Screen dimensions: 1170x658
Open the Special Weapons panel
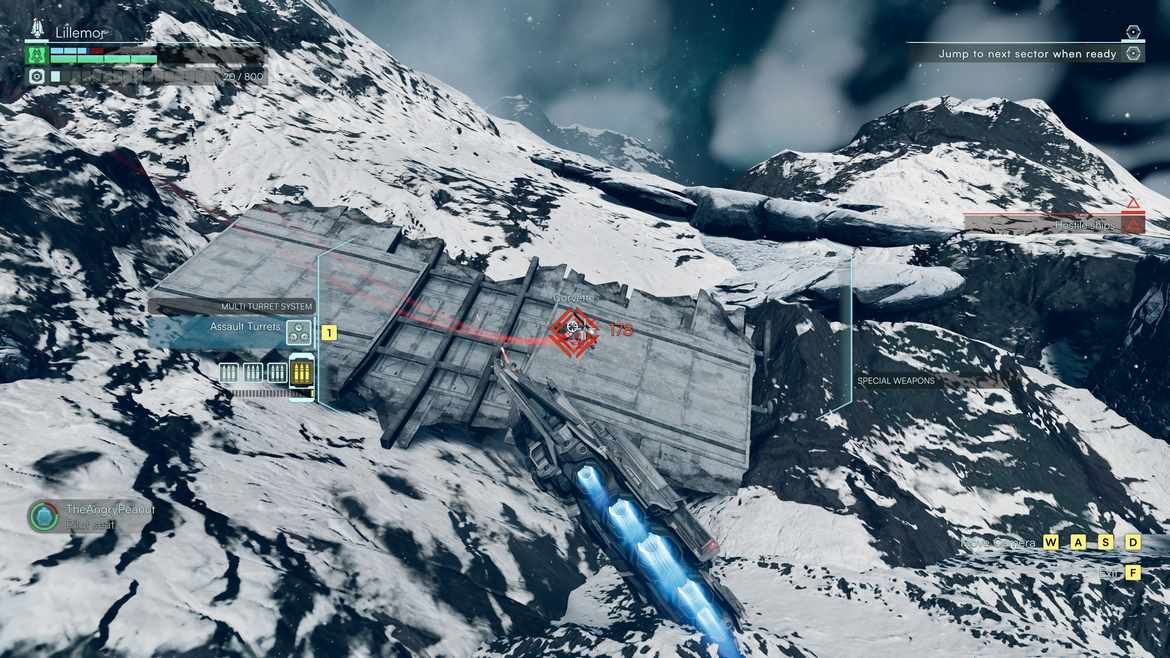point(895,381)
